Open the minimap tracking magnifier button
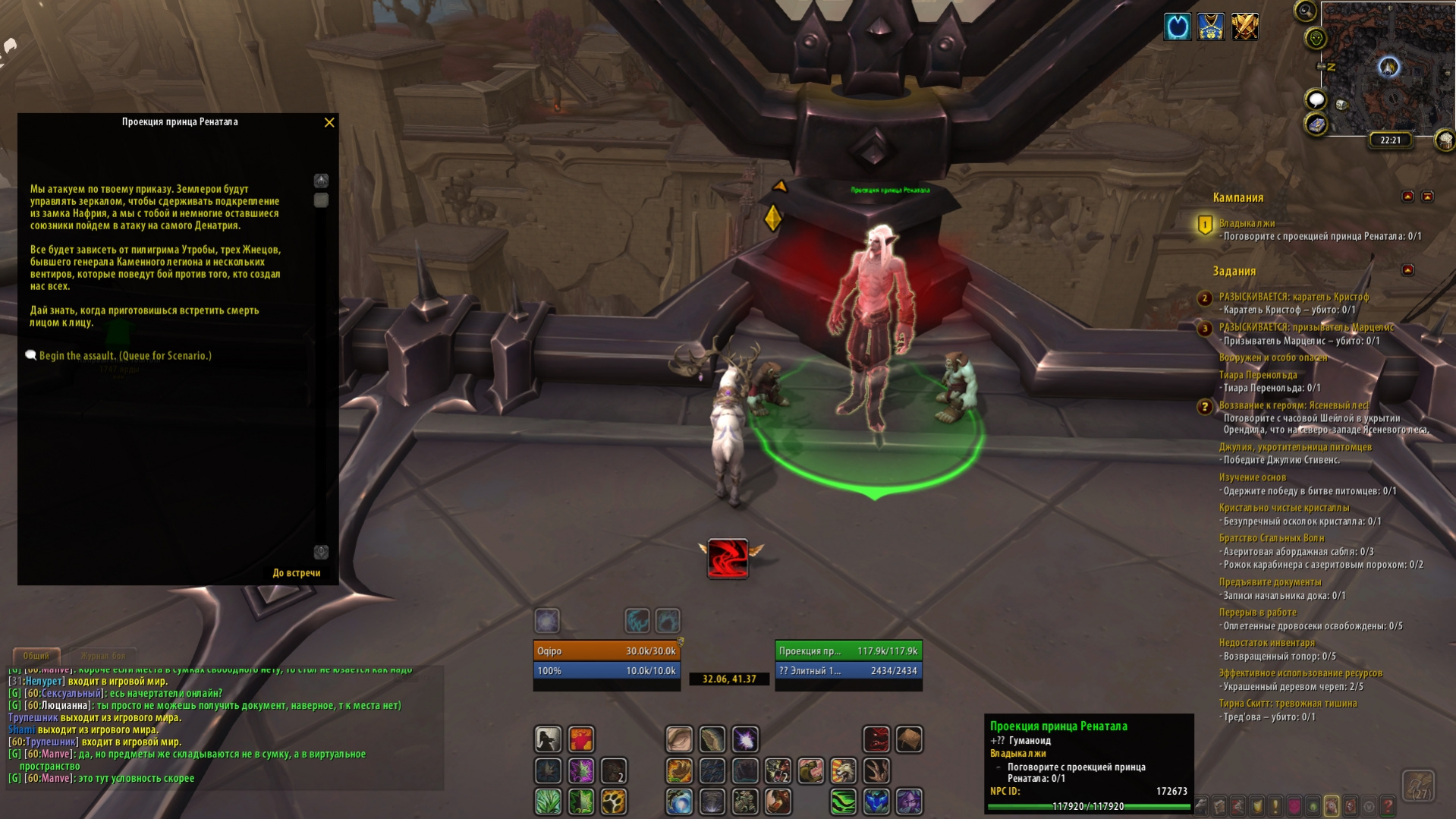The height and width of the screenshot is (819, 1456). [1305, 11]
